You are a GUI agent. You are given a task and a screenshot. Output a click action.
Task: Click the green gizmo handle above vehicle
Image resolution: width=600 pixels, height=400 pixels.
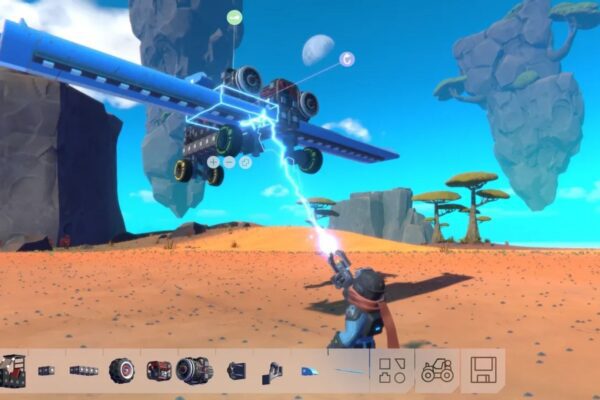pyautogui.click(x=234, y=17)
